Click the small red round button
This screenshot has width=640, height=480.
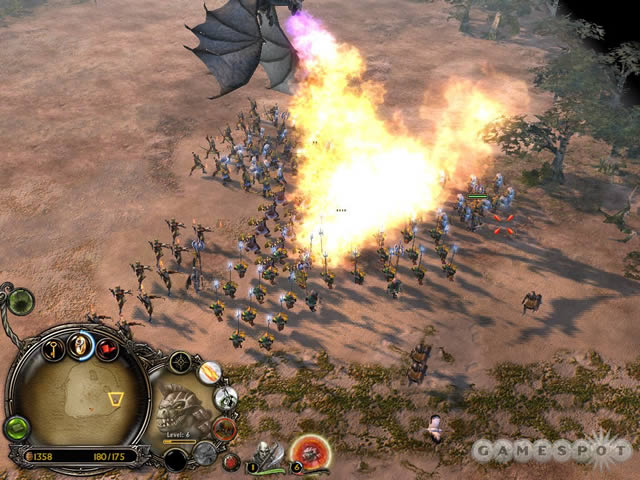231,461
